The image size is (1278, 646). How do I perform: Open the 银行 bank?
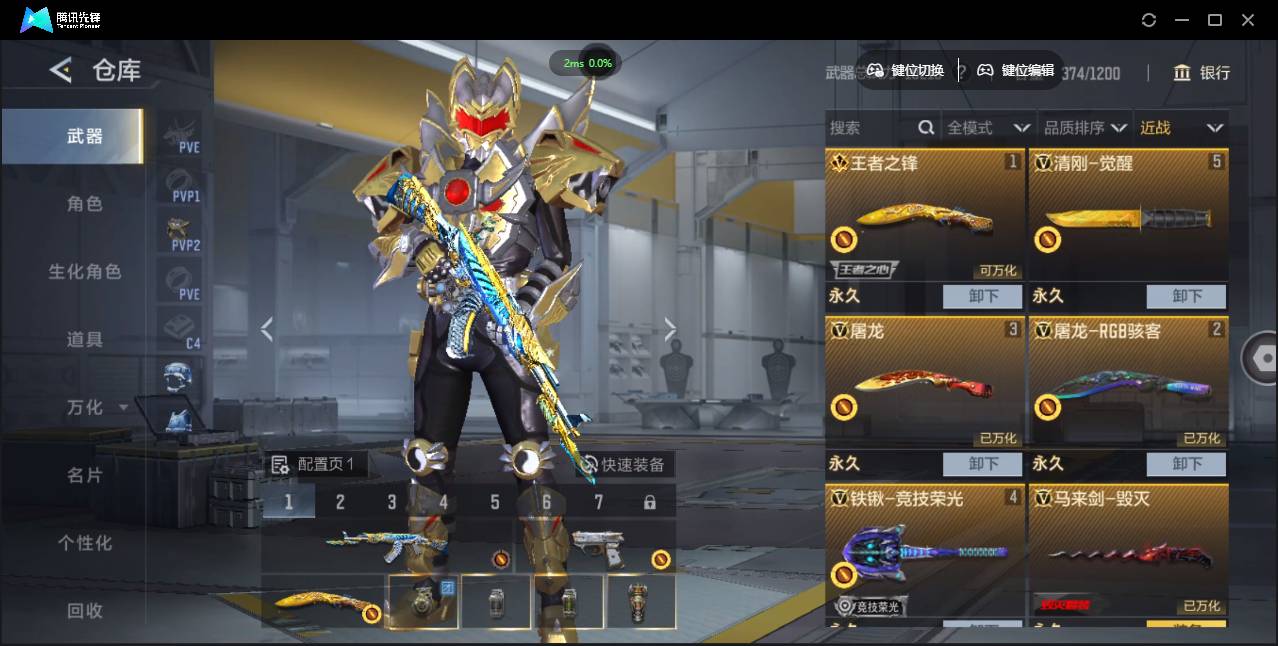[1201, 73]
